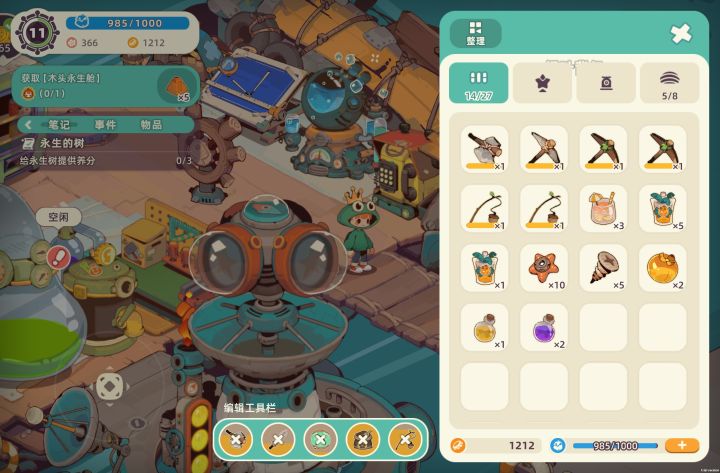This screenshot has width=720, height=473.
Task: Close the inventory panel
Action: coord(681,33)
